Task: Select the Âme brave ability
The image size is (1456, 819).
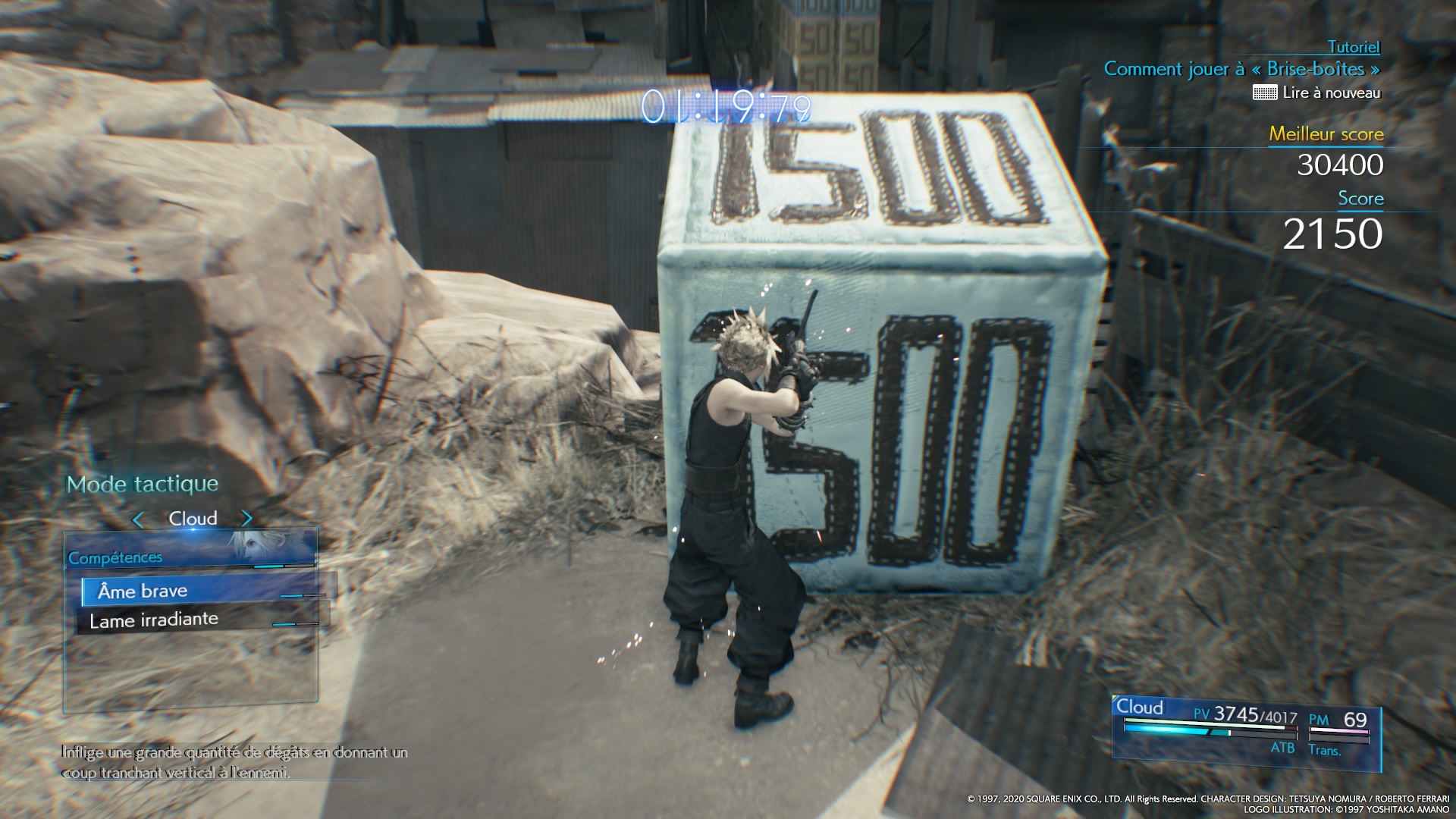Action: 143,591
